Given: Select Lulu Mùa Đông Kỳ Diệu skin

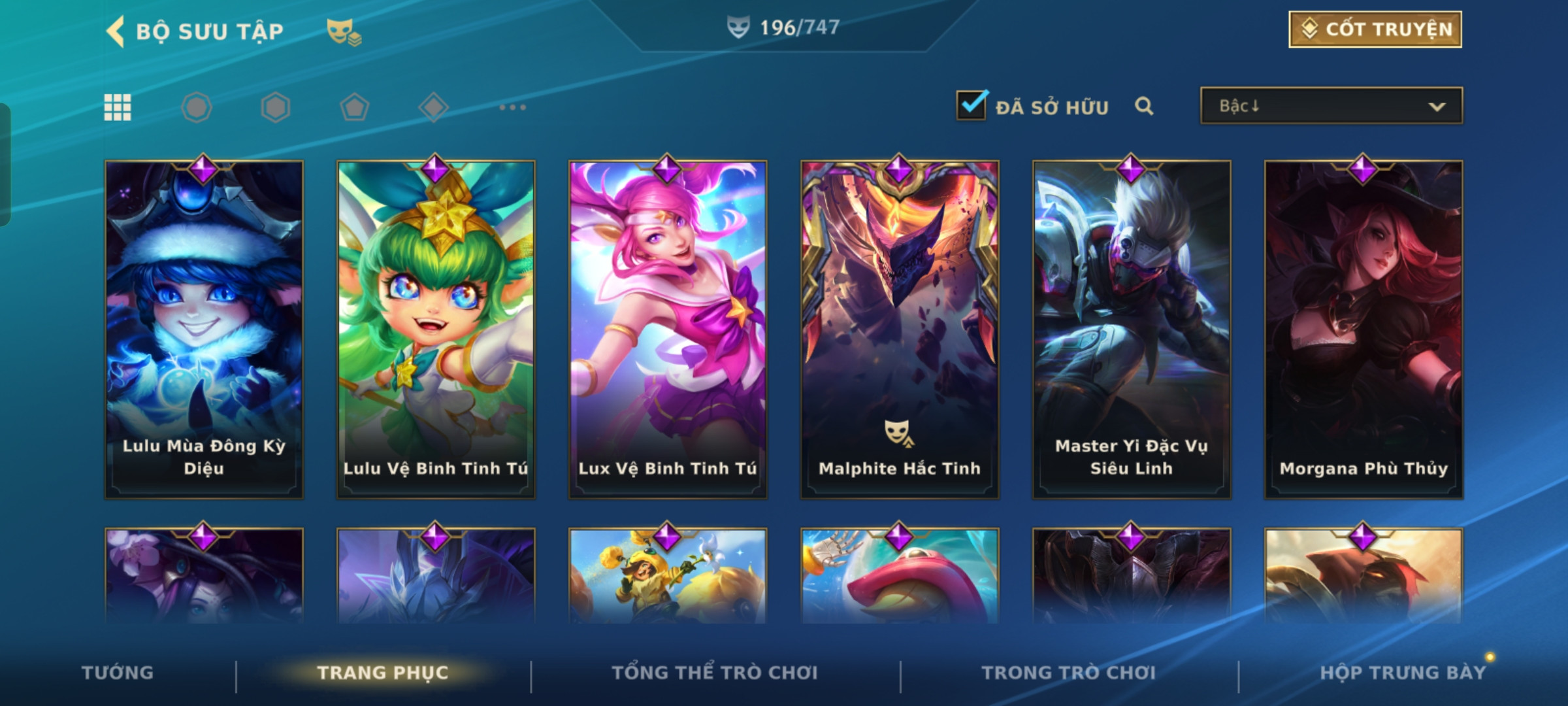Looking at the screenshot, I should [x=204, y=329].
